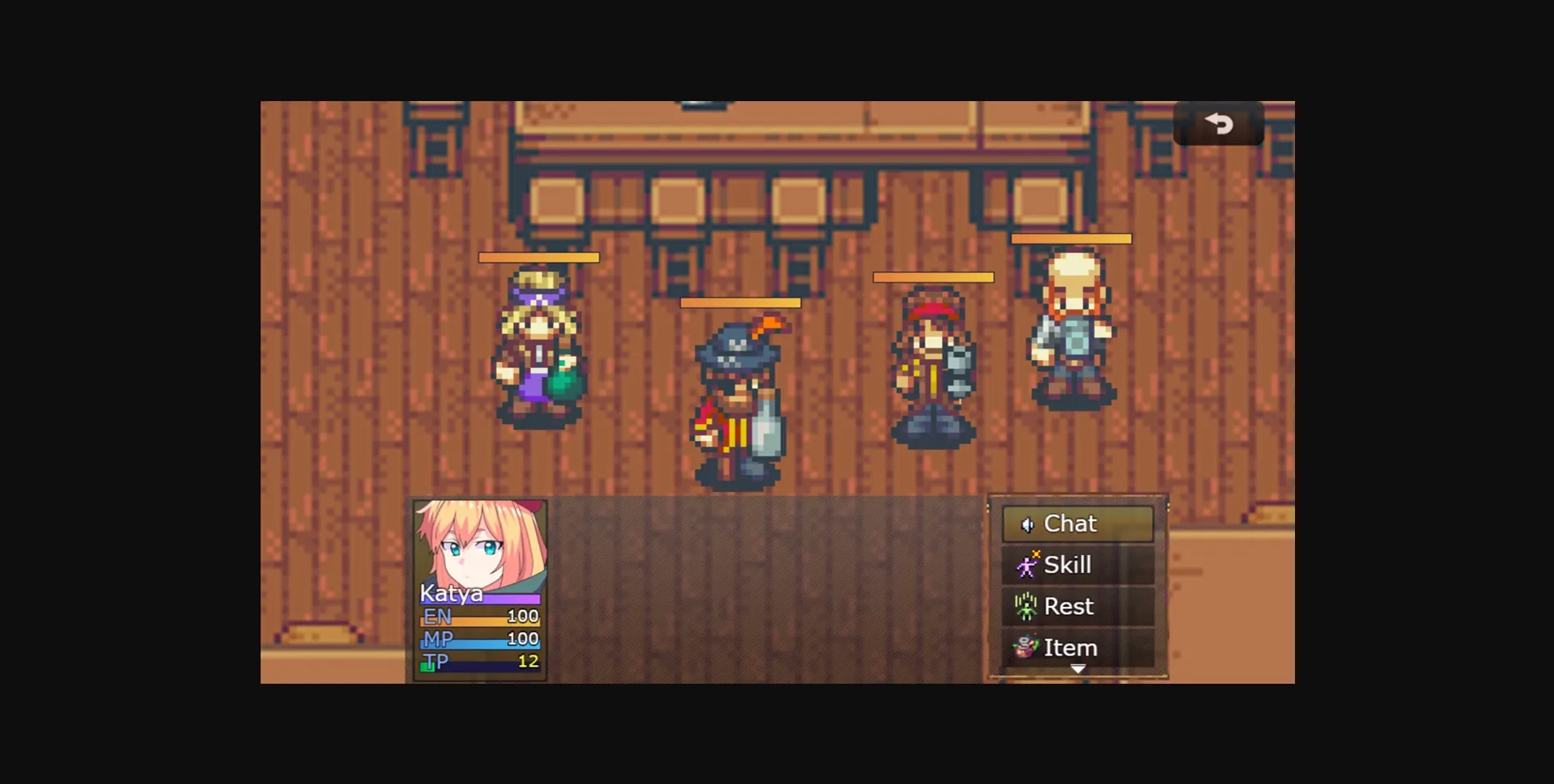The image size is (1554, 784).
Task: Click the orange timer bar above the bald NPC
Action: coord(1072,238)
